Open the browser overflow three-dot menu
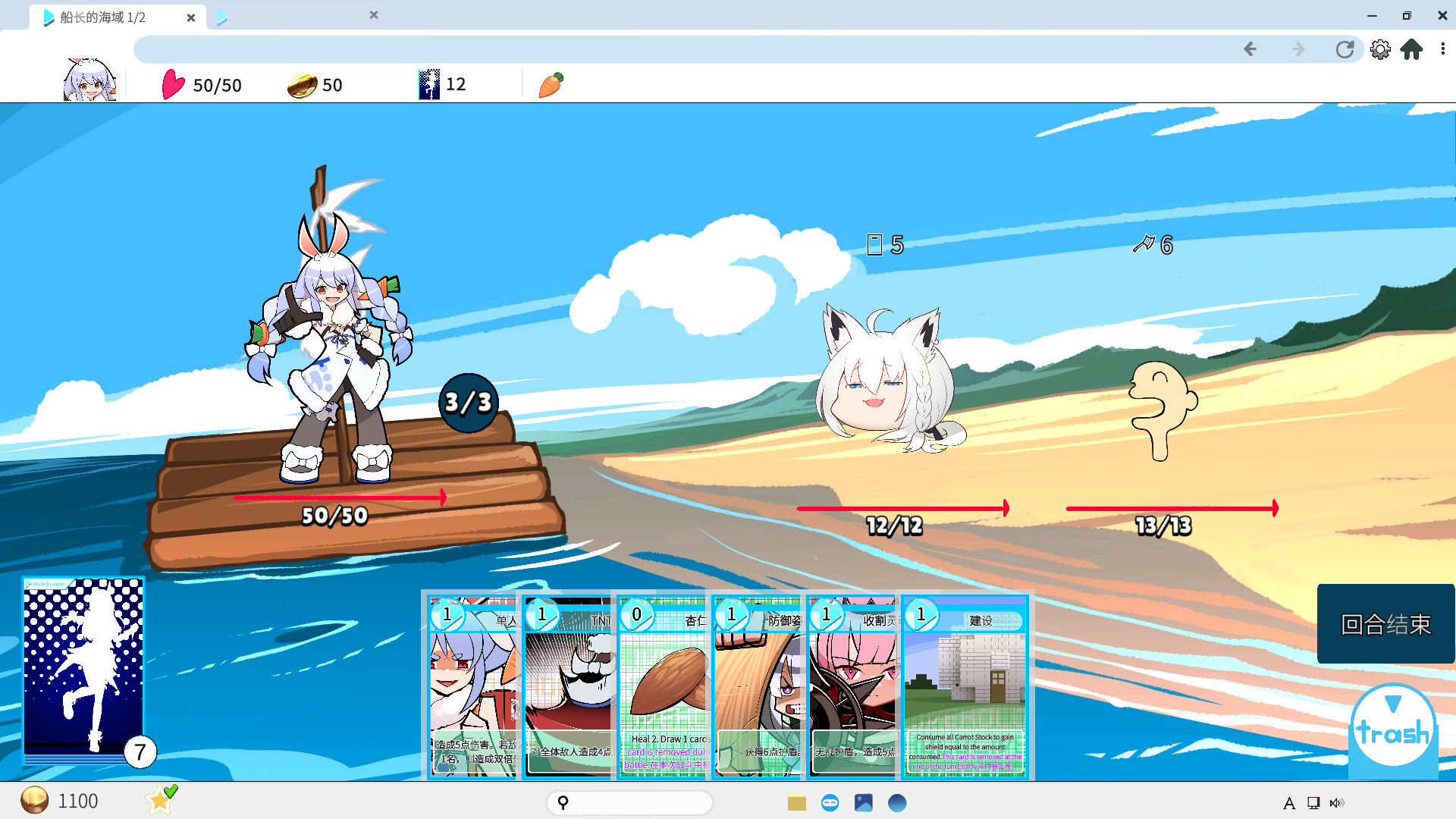This screenshot has width=1456, height=819. point(1442,49)
